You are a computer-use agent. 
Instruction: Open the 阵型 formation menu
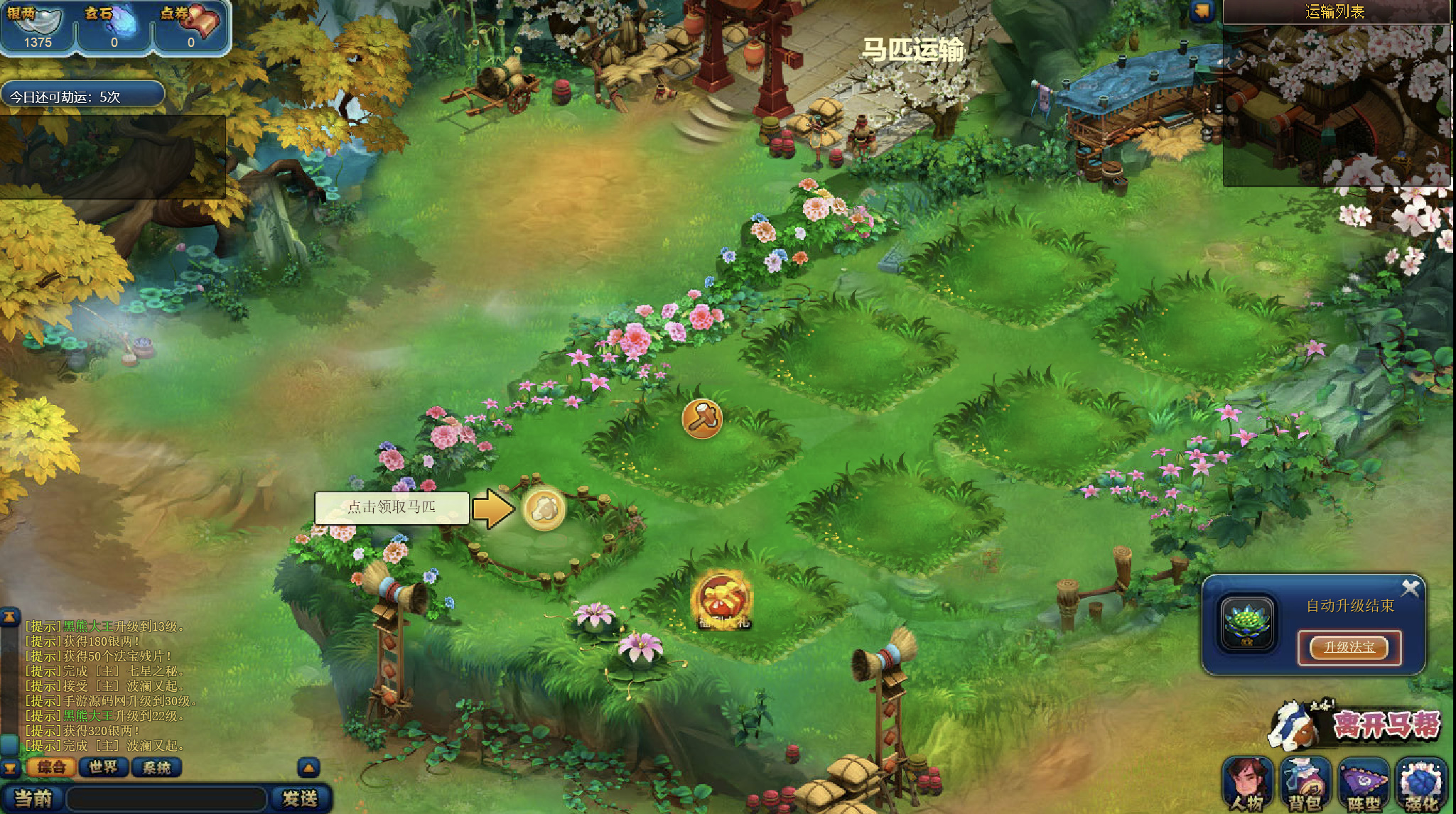coord(1363,784)
